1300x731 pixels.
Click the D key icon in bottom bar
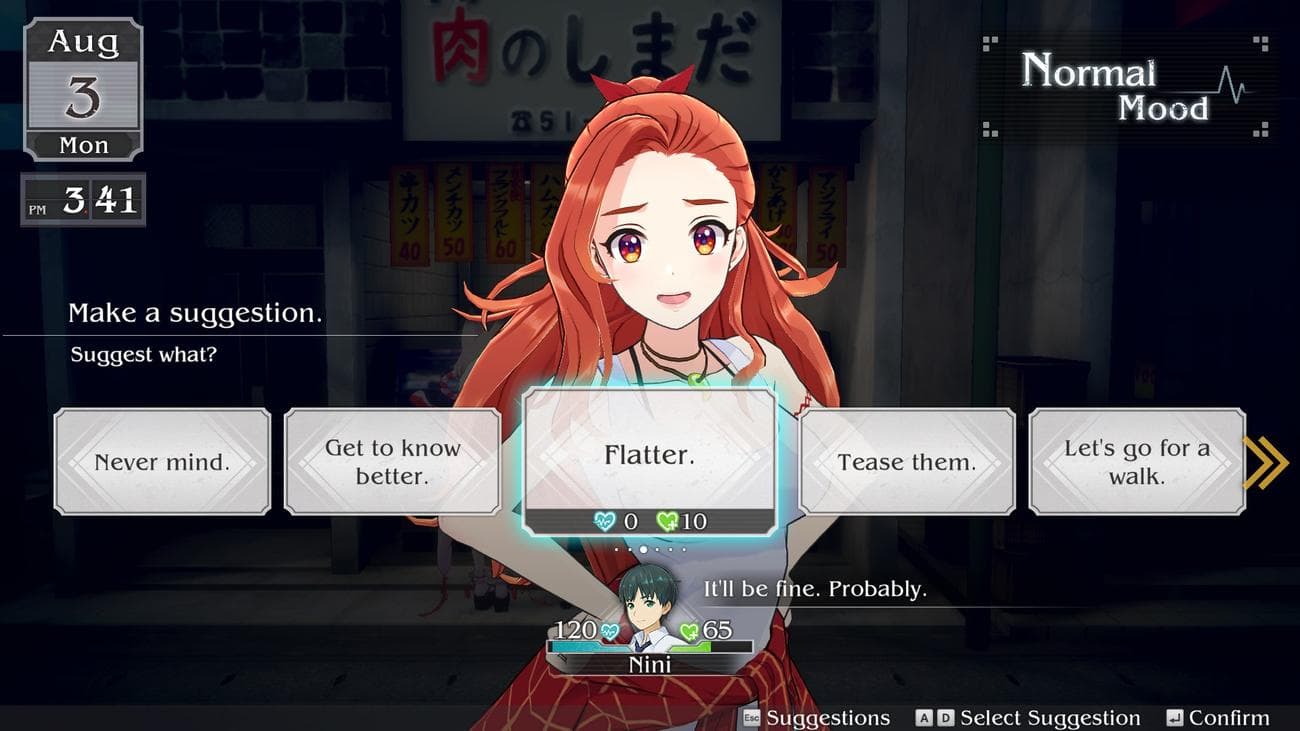pyautogui.click(x=945, y=718)
